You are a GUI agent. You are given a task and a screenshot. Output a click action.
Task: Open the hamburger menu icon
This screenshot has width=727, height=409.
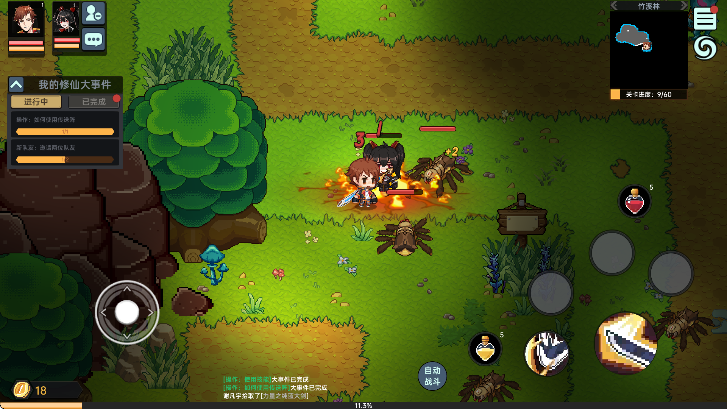[704, 18]
